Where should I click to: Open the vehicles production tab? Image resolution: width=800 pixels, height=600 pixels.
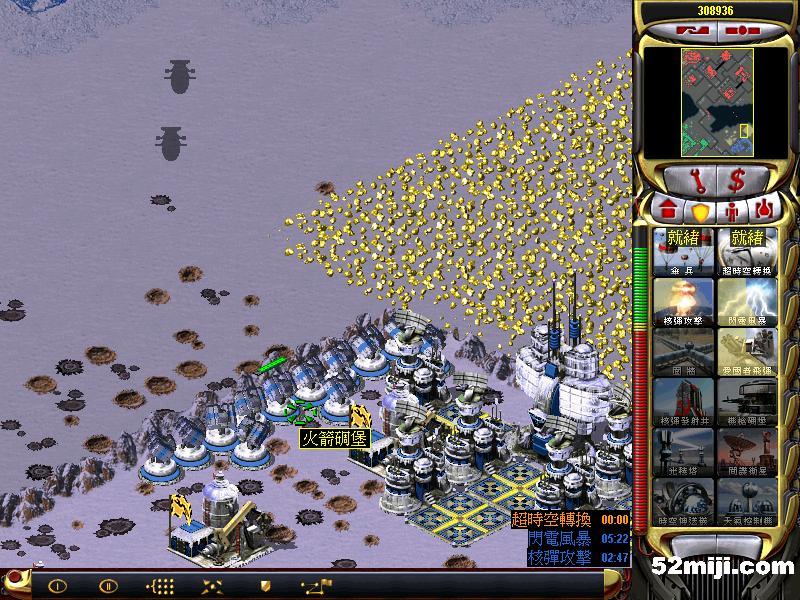[x=763, y=212]
